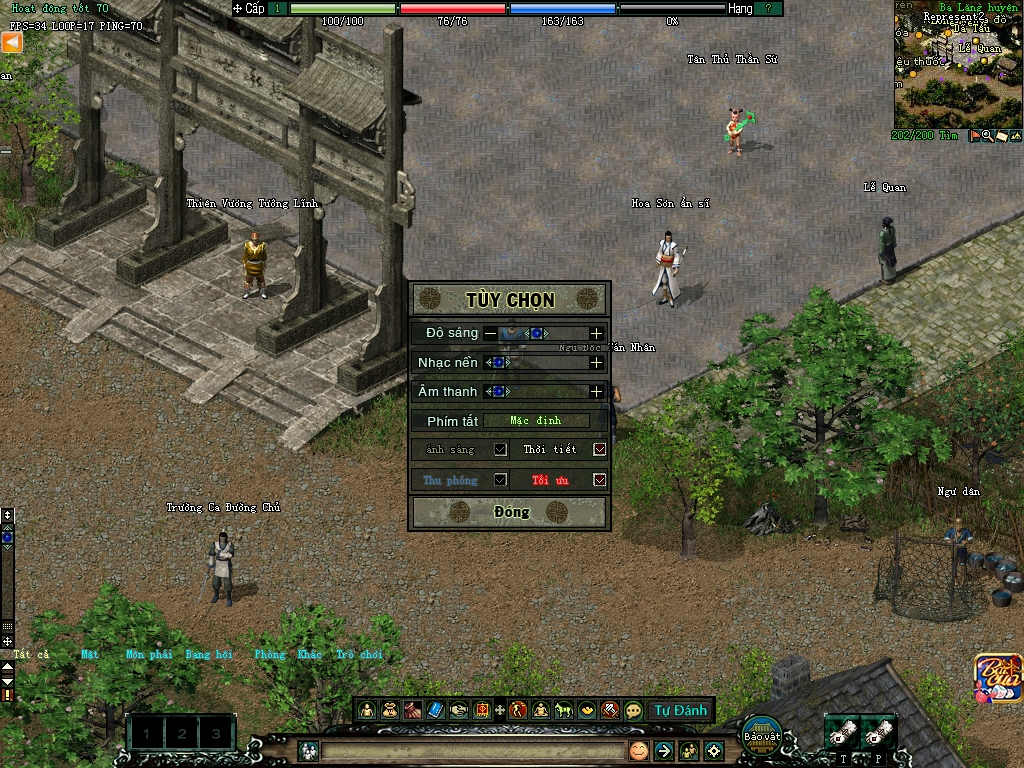The width and height of the screenshot is (1024, 768).
Task: Raise Nhạc nền music volume with plus
Action: [597, 362]
